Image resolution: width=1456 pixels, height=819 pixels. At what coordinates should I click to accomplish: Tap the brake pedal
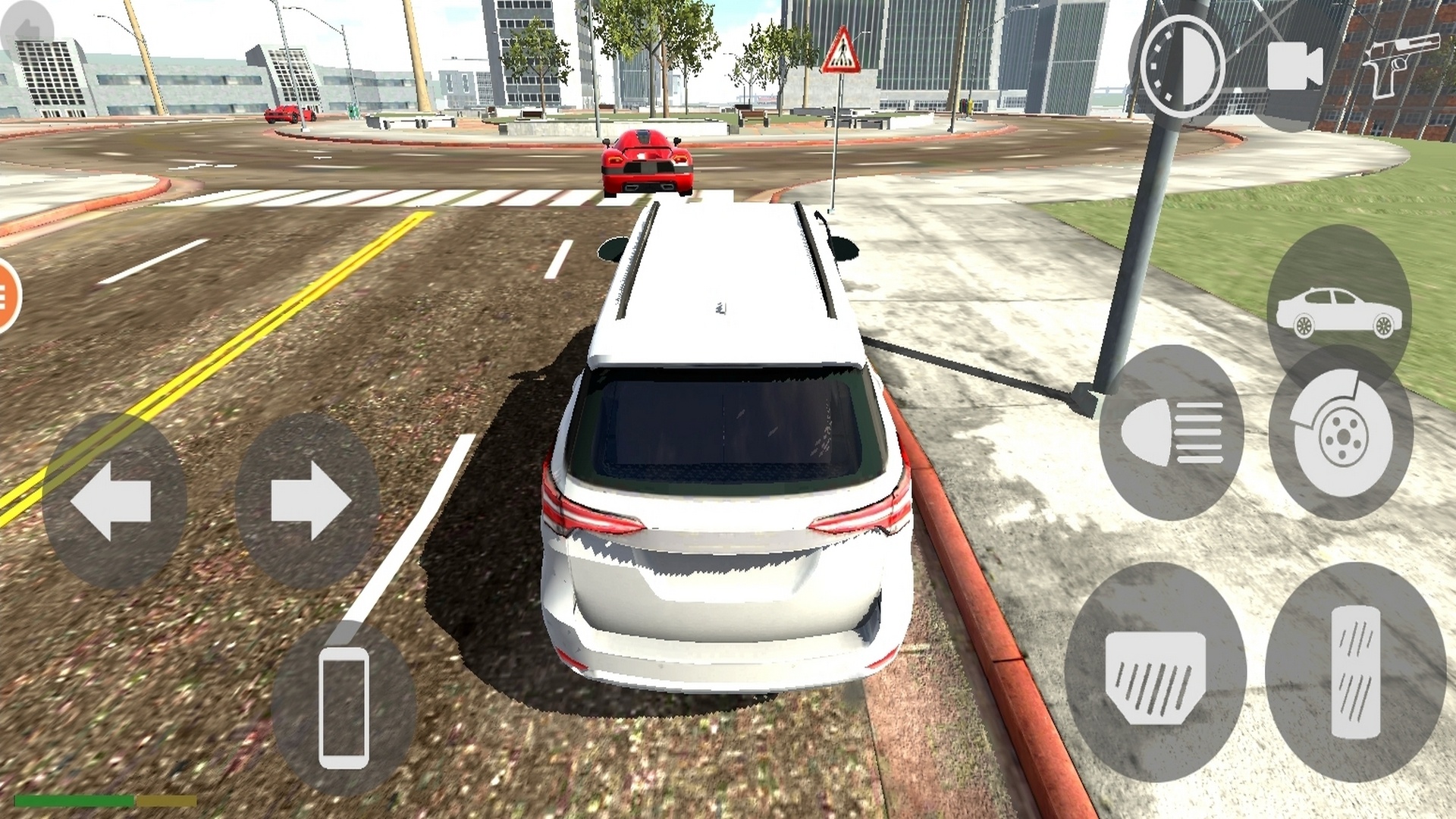[x=1155, y=672]
